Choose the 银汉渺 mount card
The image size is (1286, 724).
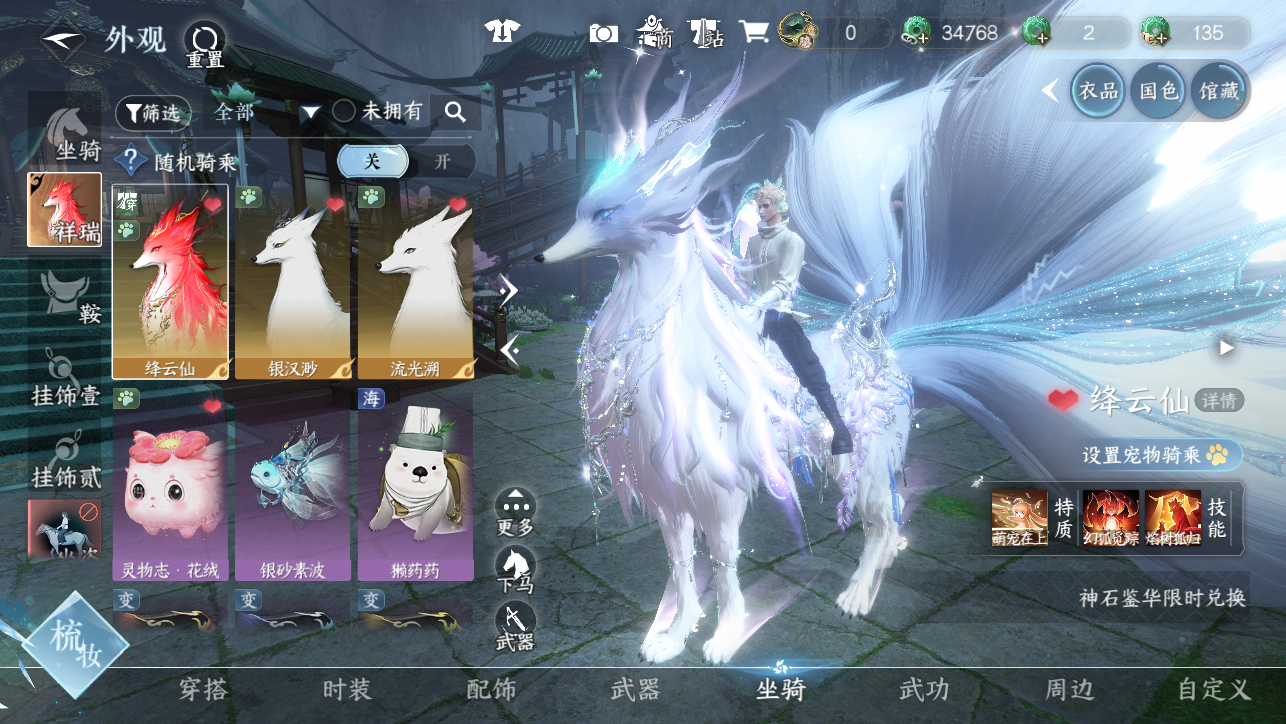(292, 281)
